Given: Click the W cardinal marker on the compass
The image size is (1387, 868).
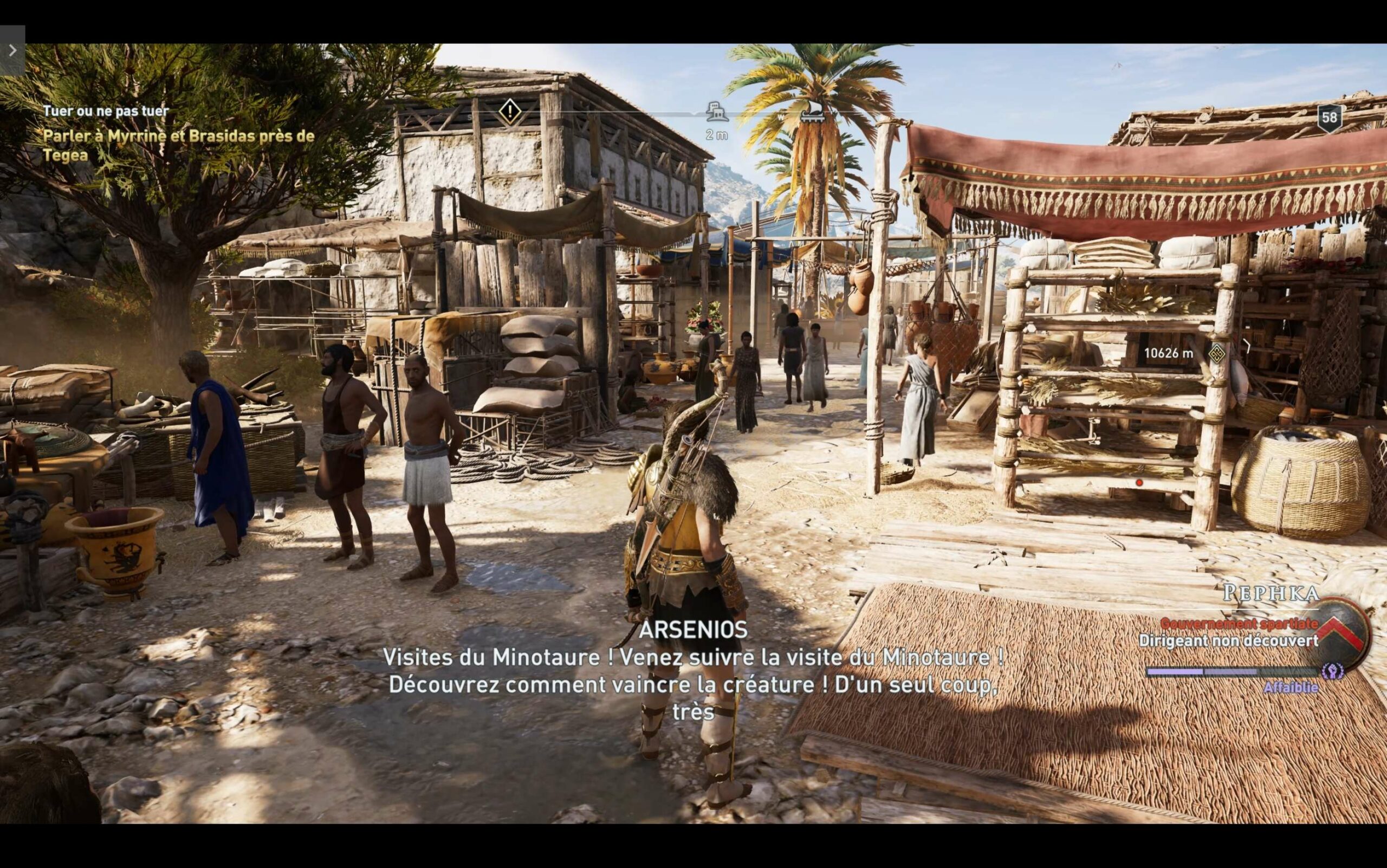Looking at the screenshot, I should click(781, 118).
